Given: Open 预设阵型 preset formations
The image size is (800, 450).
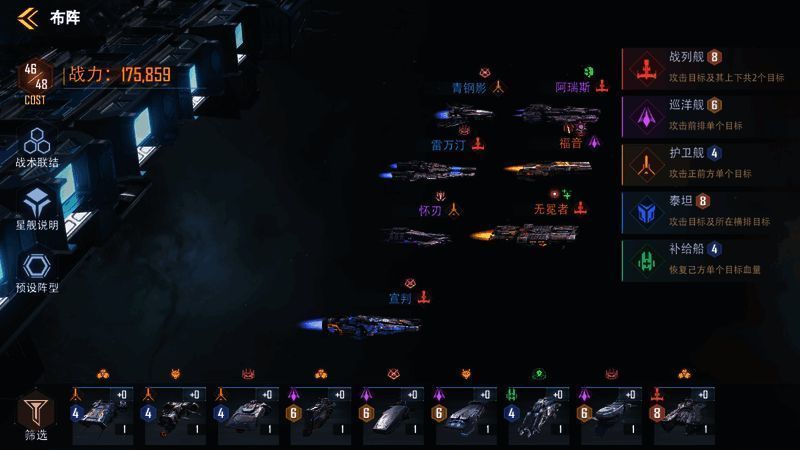Looking at the screenshot, I should pyautogui.click(x=37, y=271).
